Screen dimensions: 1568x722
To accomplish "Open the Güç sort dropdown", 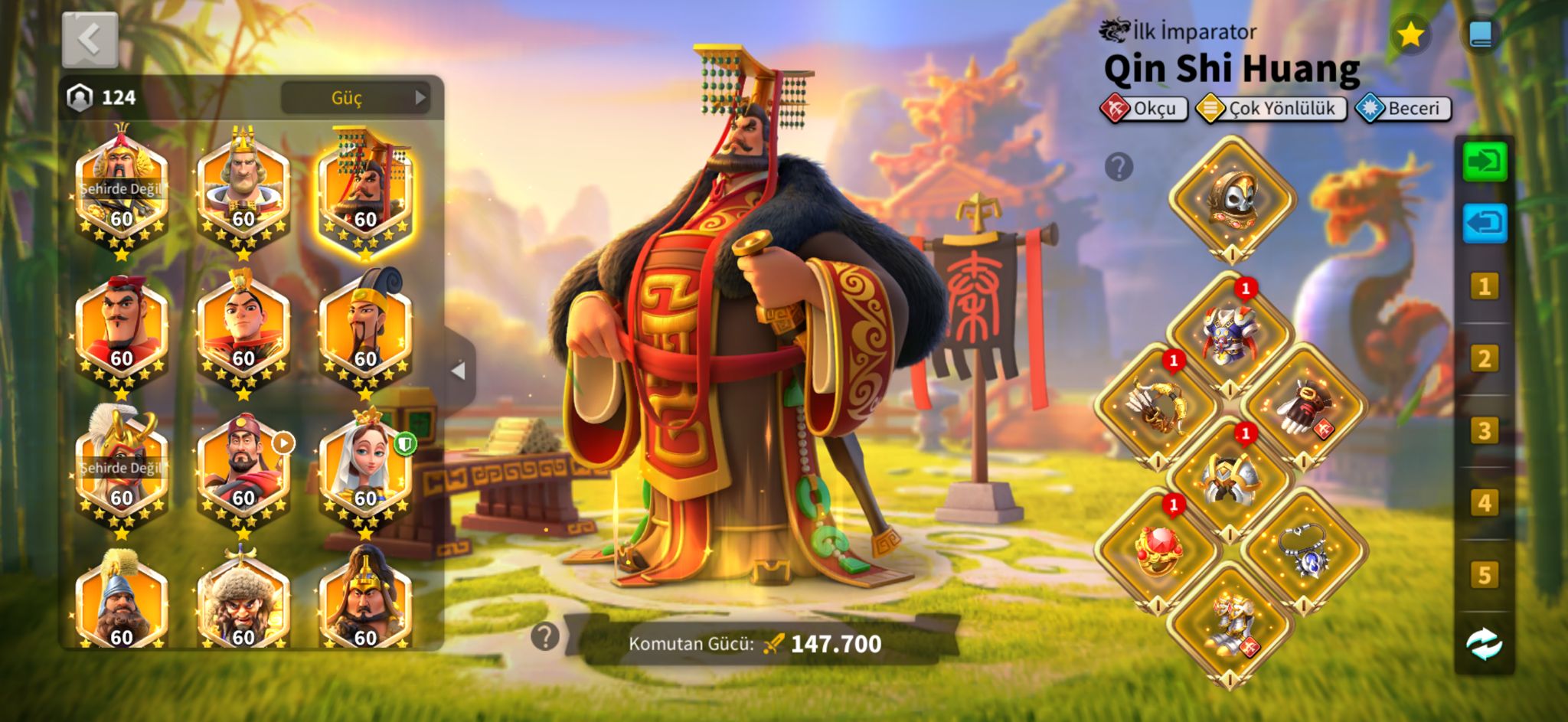I will click(x=355, y=98).
